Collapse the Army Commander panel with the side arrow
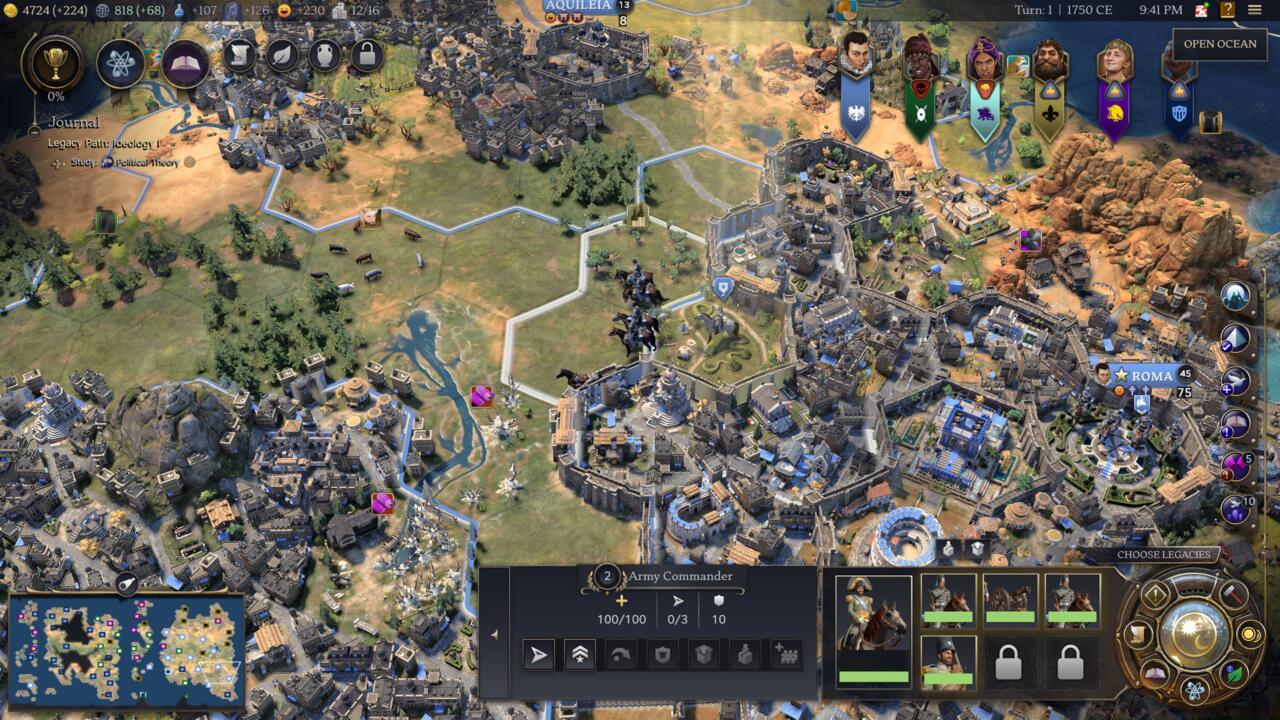1280x720 pixels. pyautogui.click(x=494, y=633)
